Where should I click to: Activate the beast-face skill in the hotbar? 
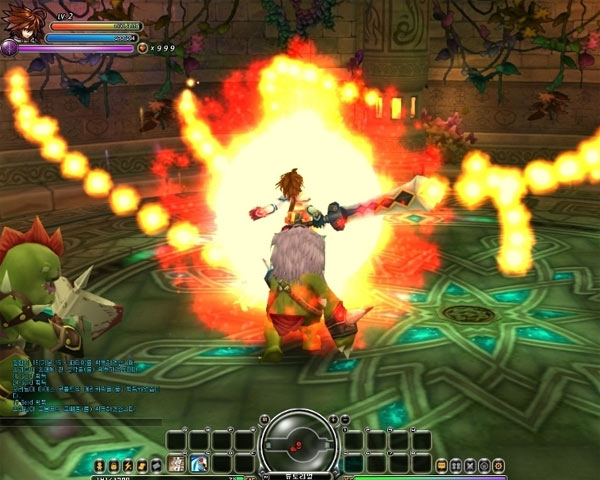pos(177,464)
